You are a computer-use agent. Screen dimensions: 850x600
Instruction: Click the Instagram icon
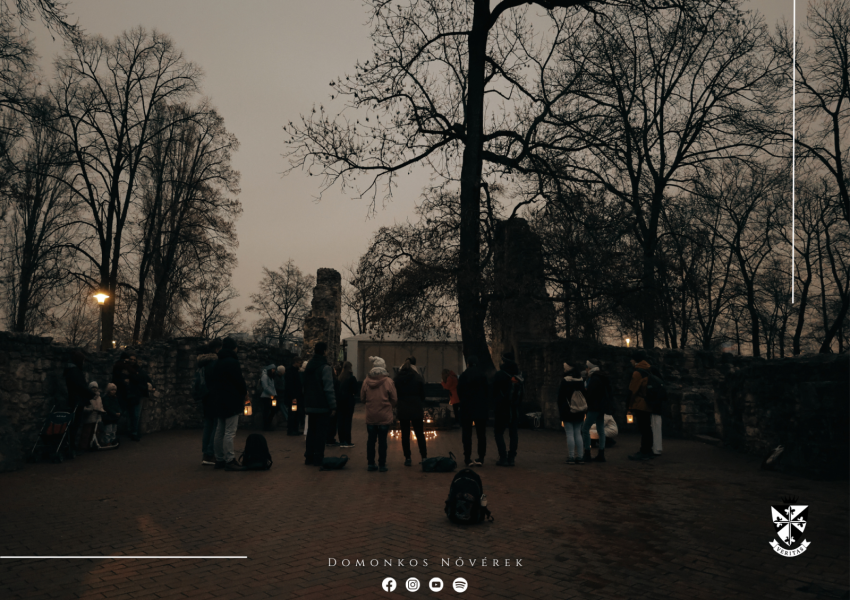412,584
